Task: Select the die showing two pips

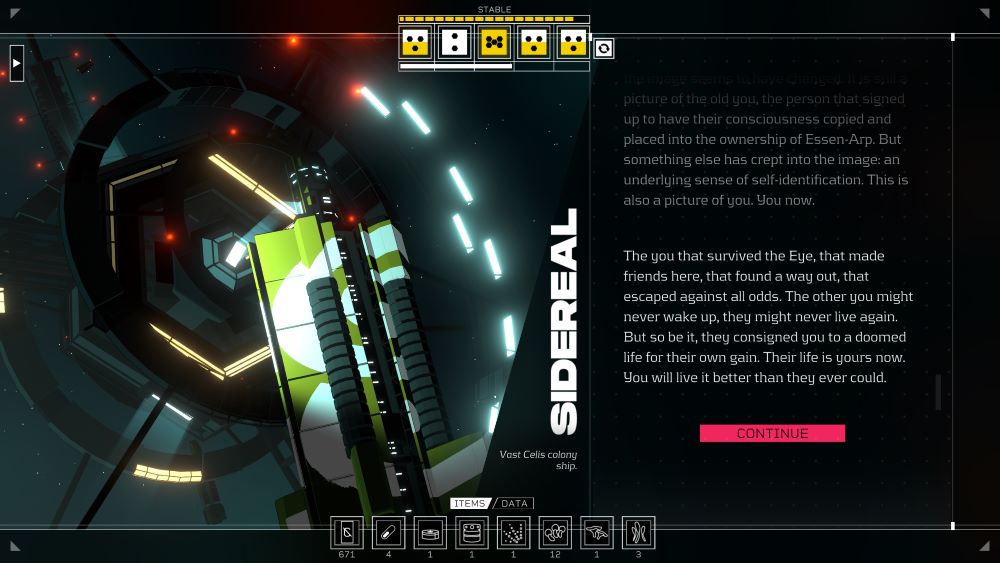Action: click(455, 42)
